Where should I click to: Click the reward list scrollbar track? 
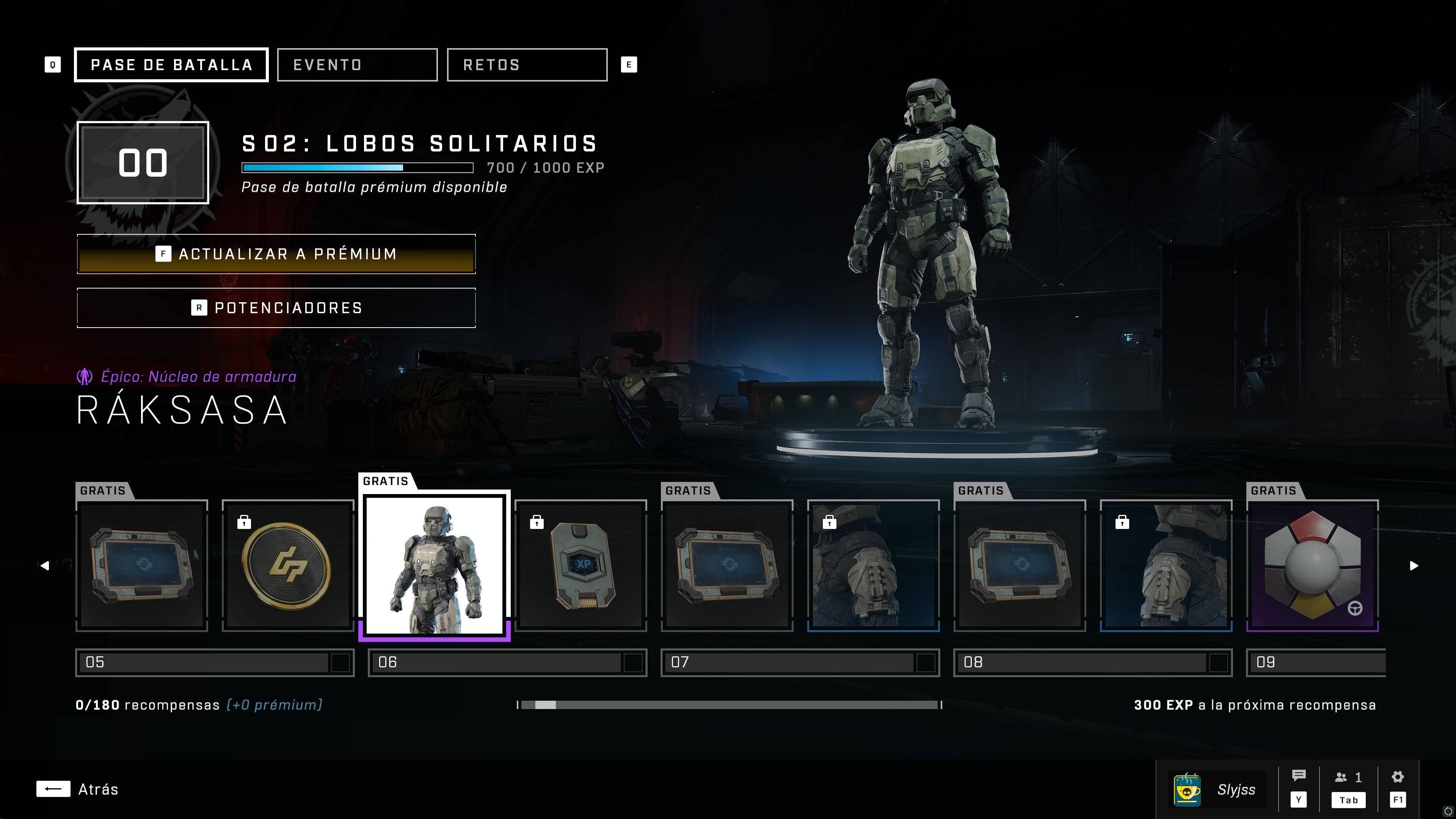click(x=729, y=705)
